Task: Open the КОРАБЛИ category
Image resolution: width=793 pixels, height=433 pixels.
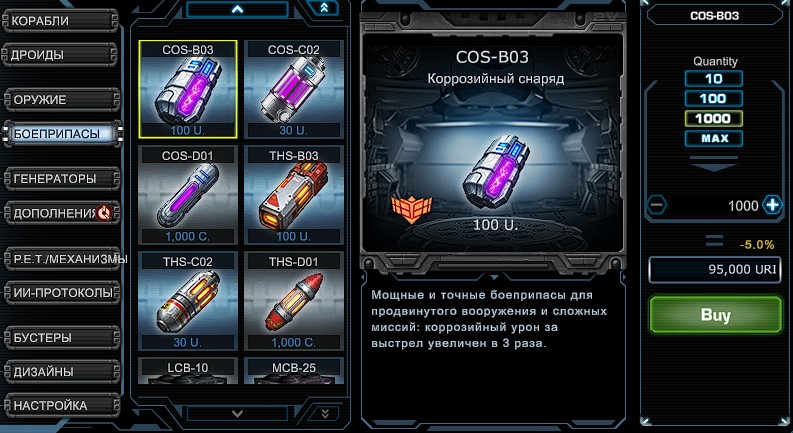Action: (x=60, y=20)
